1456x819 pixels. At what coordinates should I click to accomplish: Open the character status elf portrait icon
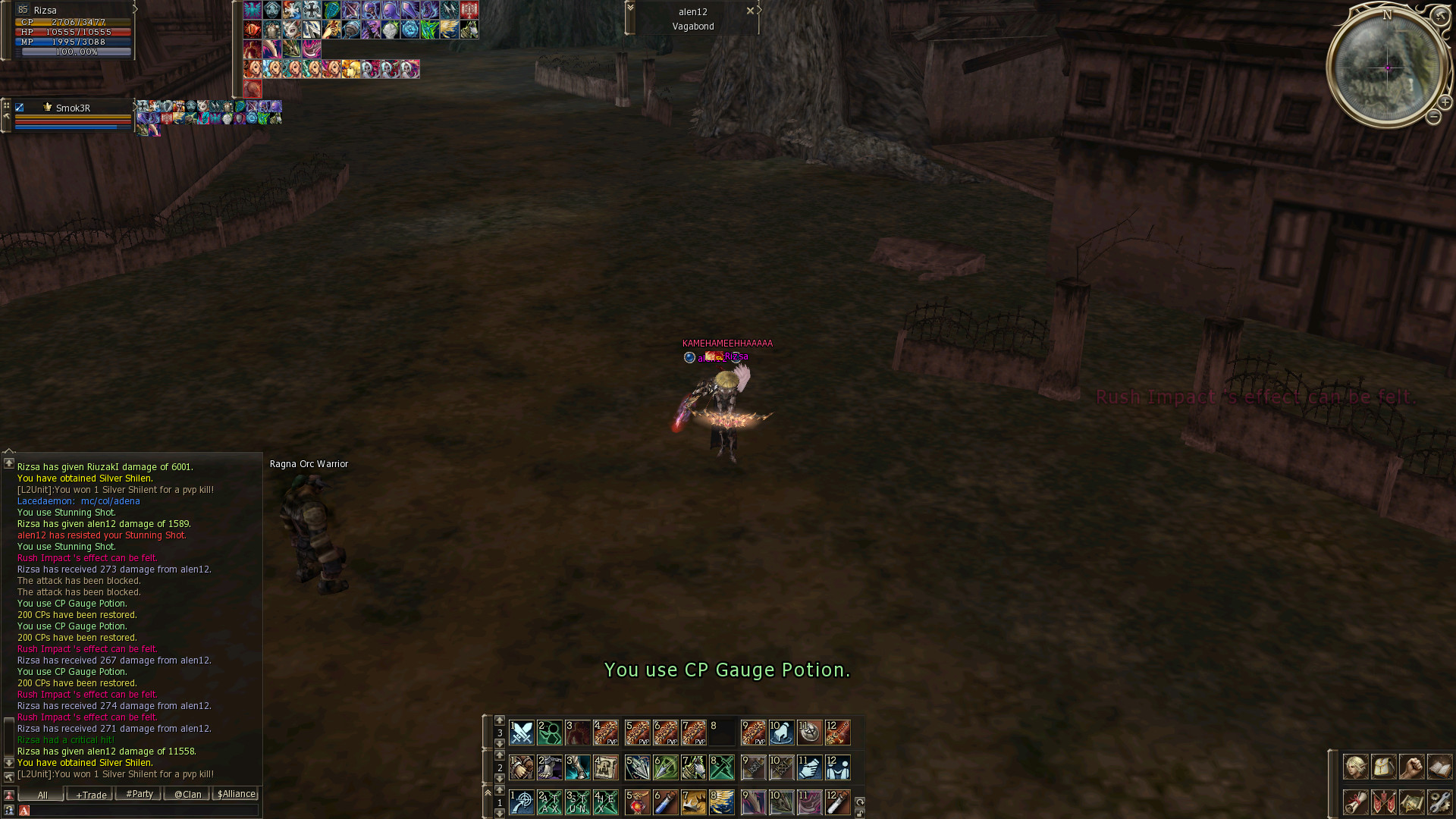[x=1355, y=767]
